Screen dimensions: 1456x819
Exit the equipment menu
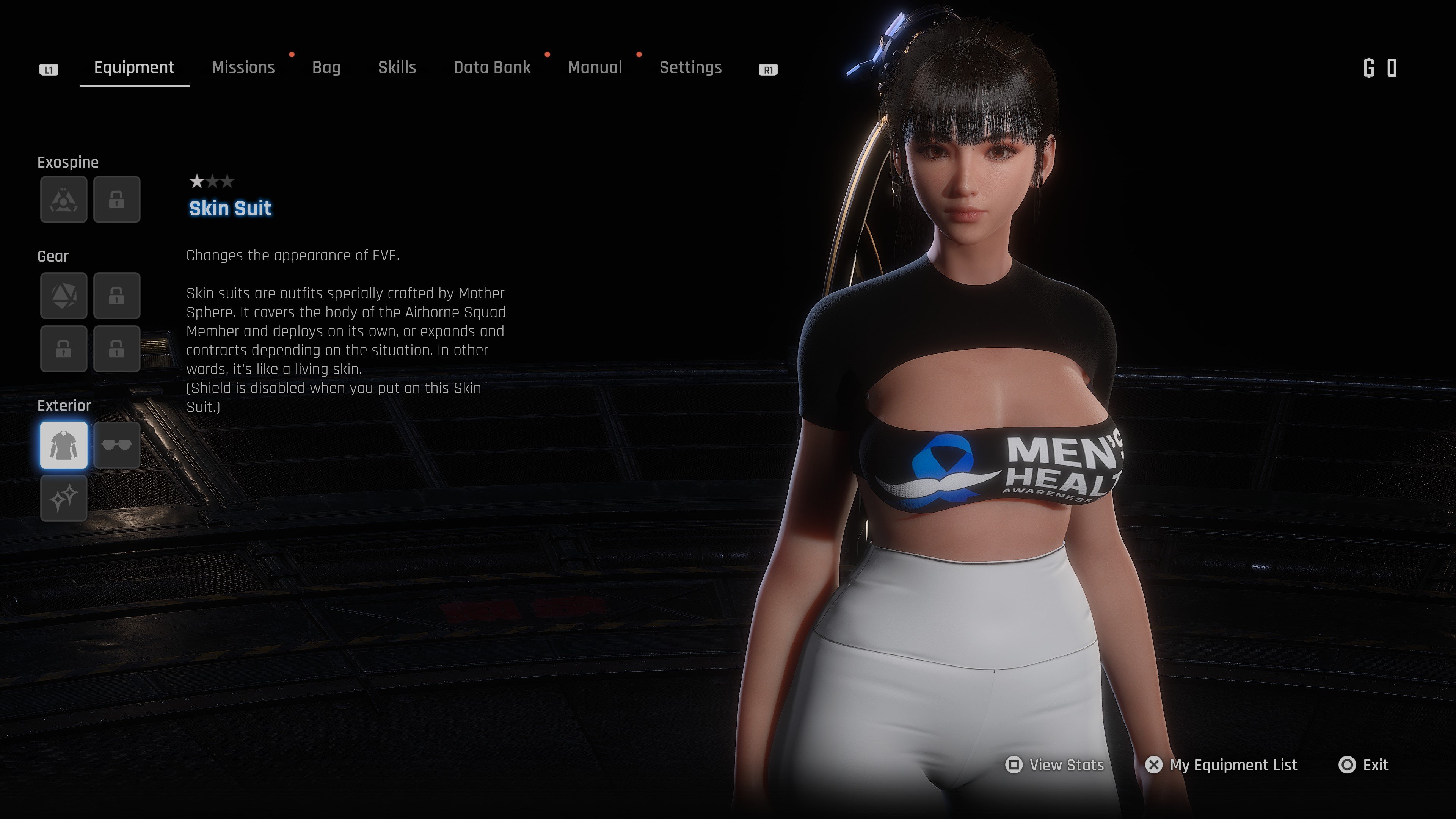[x=1363, y=765]
